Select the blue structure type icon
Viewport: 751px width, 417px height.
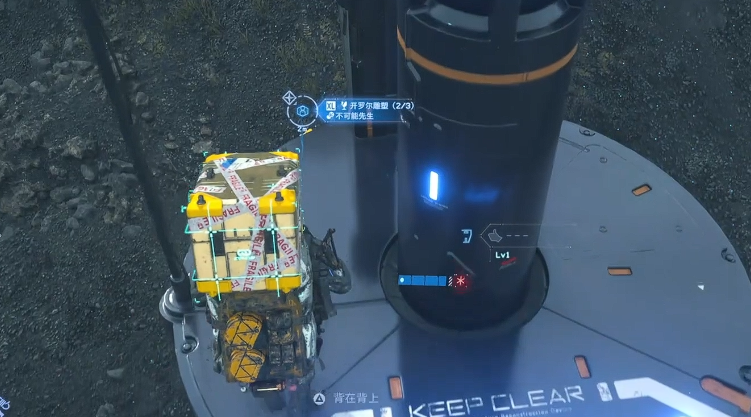[466, 236]
